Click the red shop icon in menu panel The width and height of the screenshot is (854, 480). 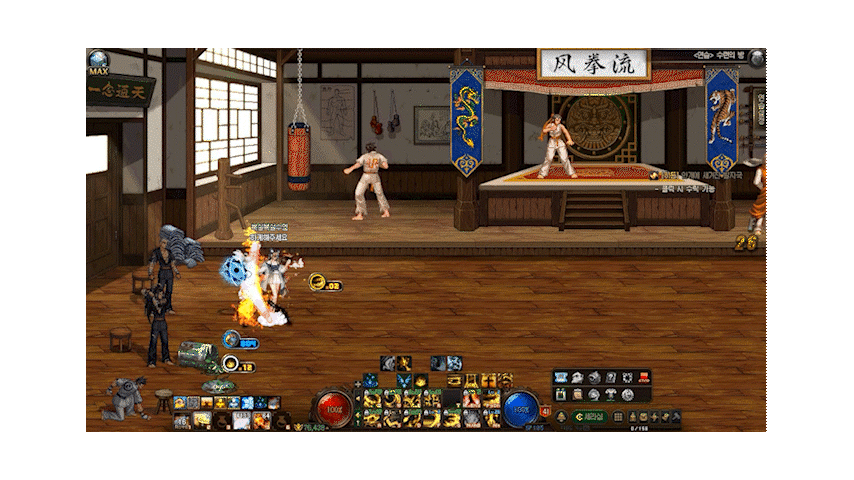(x=644, y=377)
